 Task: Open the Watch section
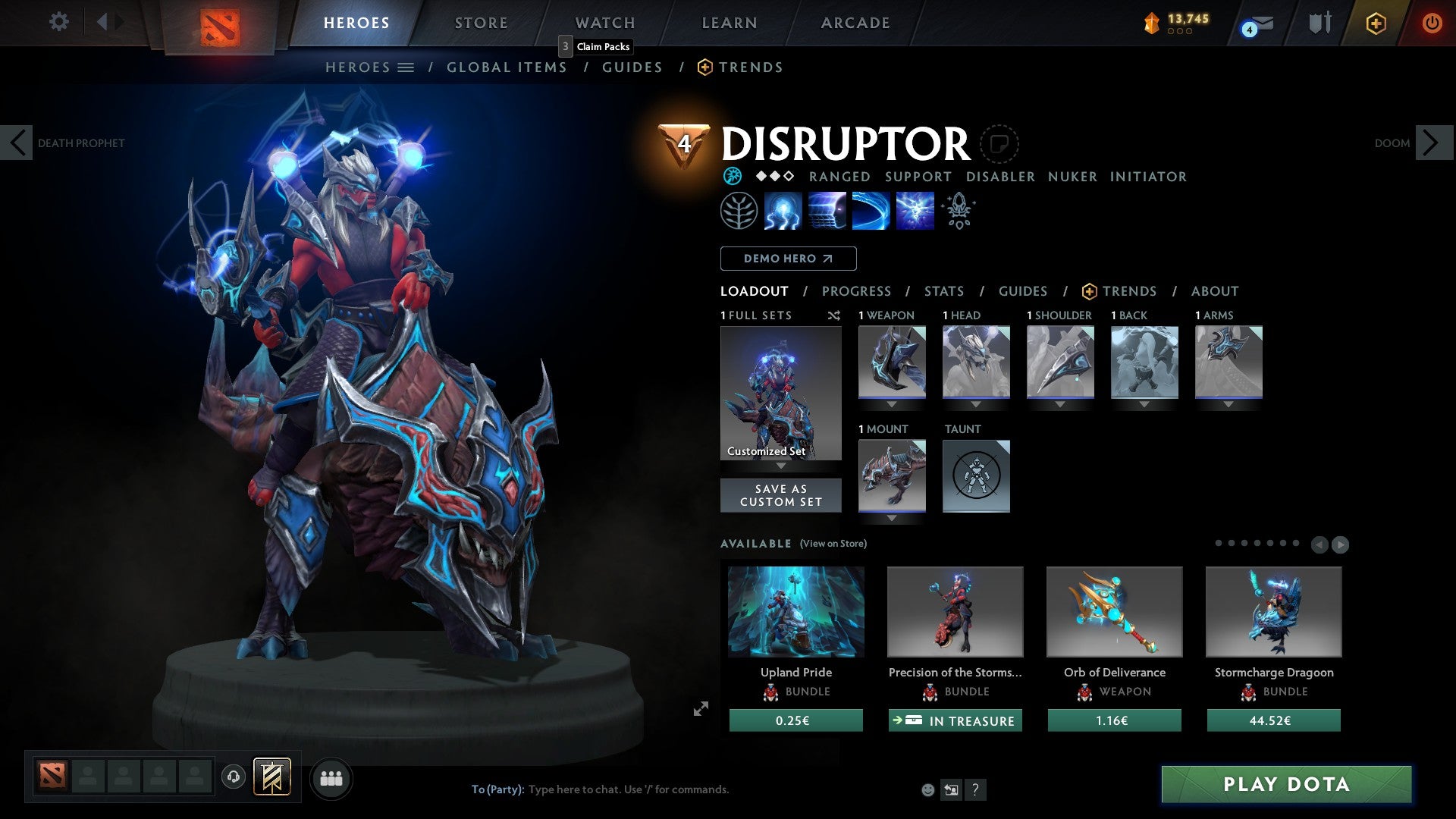coord(604,22)
